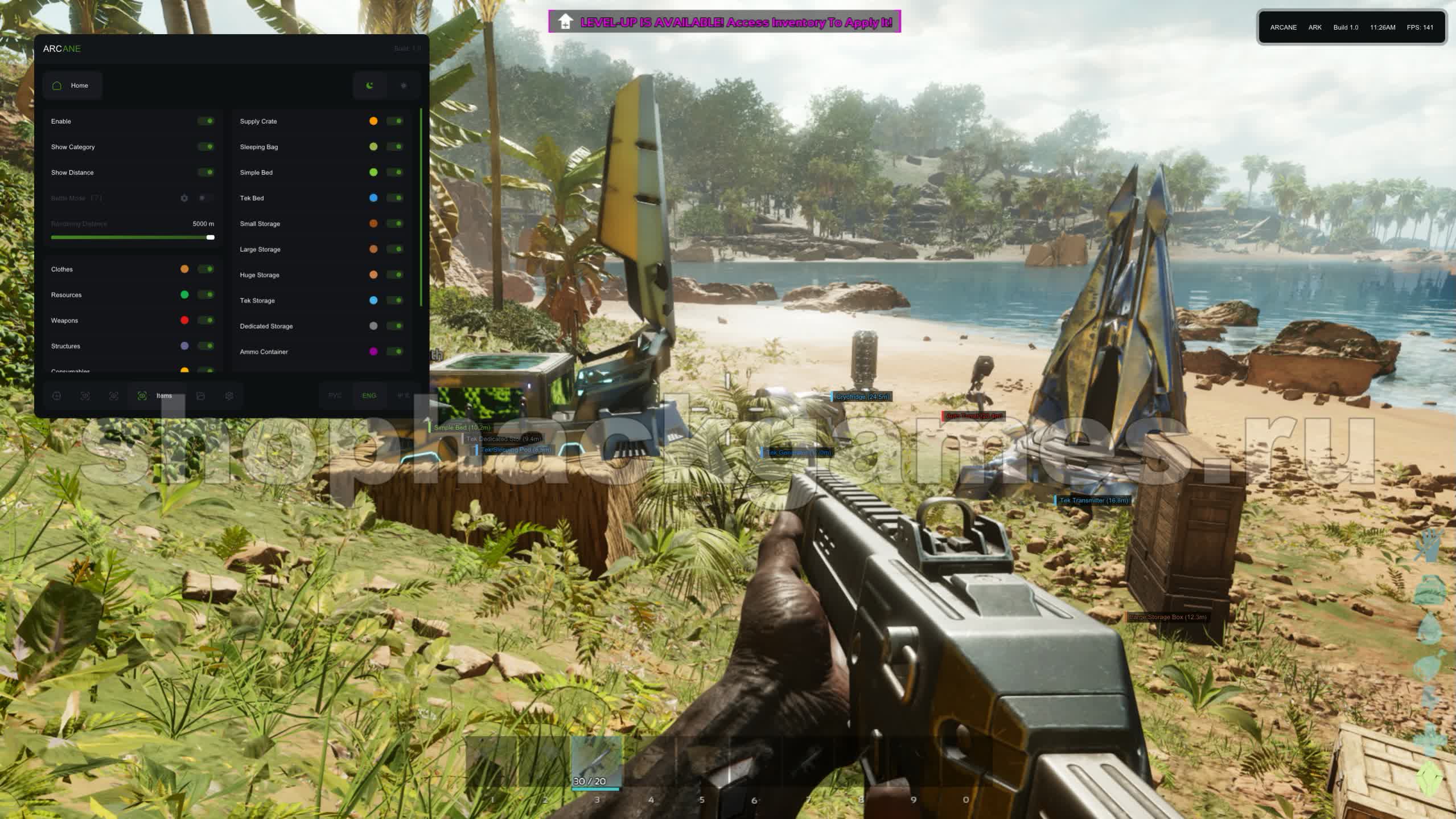Toggle the Dedicated Storage switch

pyautogui.click(x=395, y=326)
